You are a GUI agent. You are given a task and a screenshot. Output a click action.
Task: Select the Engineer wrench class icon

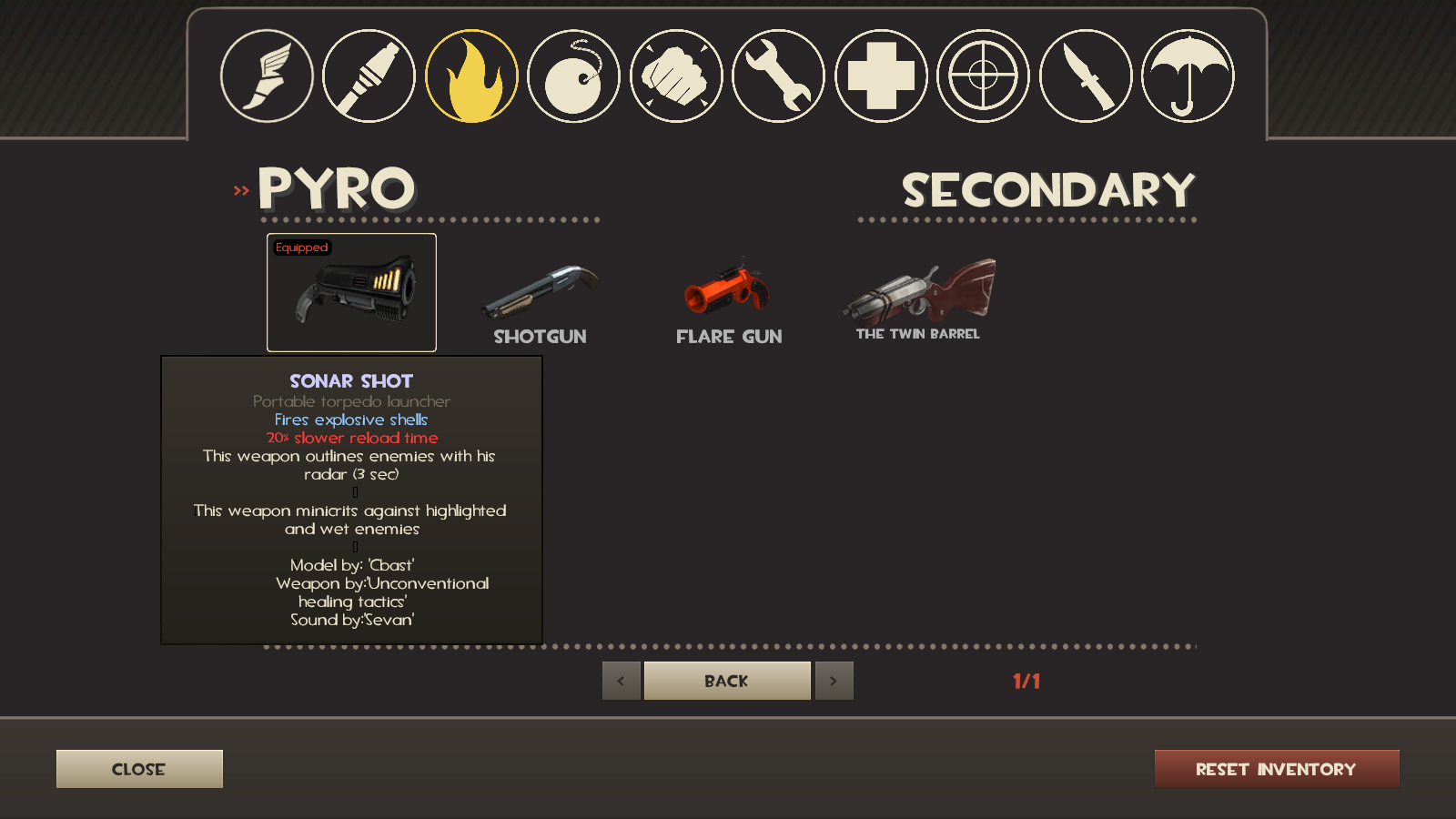[778, 76]
